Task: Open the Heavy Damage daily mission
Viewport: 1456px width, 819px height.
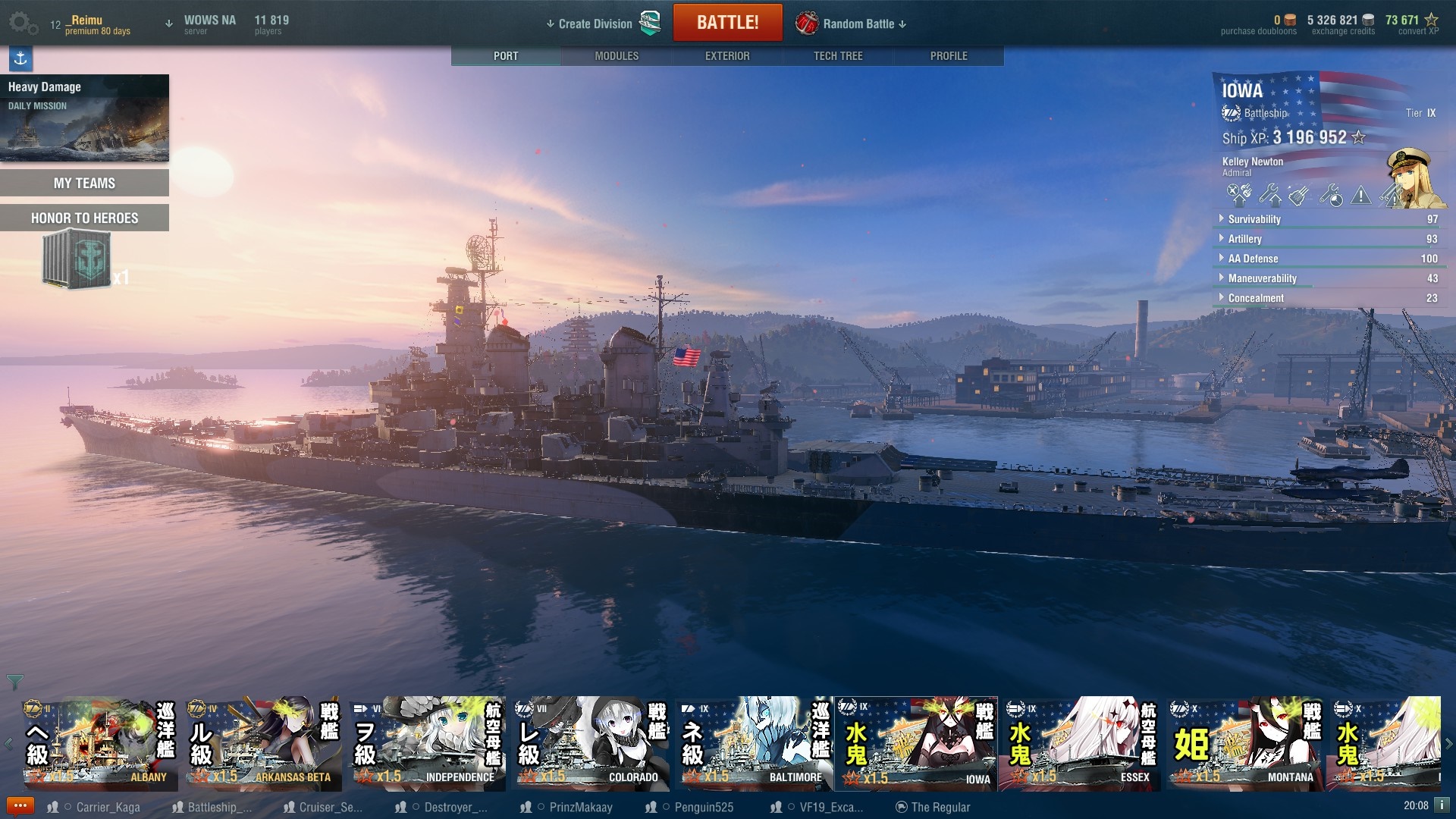Action: (84, 118)
